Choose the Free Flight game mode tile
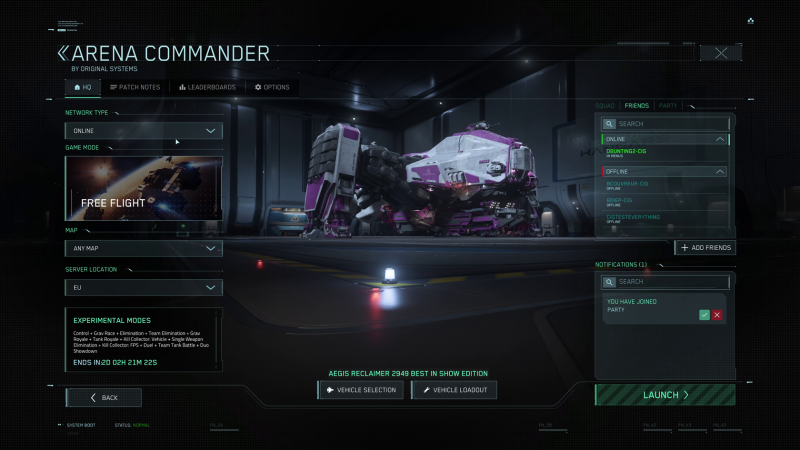Viewport: 800px width, 450px height. point(144,188)
